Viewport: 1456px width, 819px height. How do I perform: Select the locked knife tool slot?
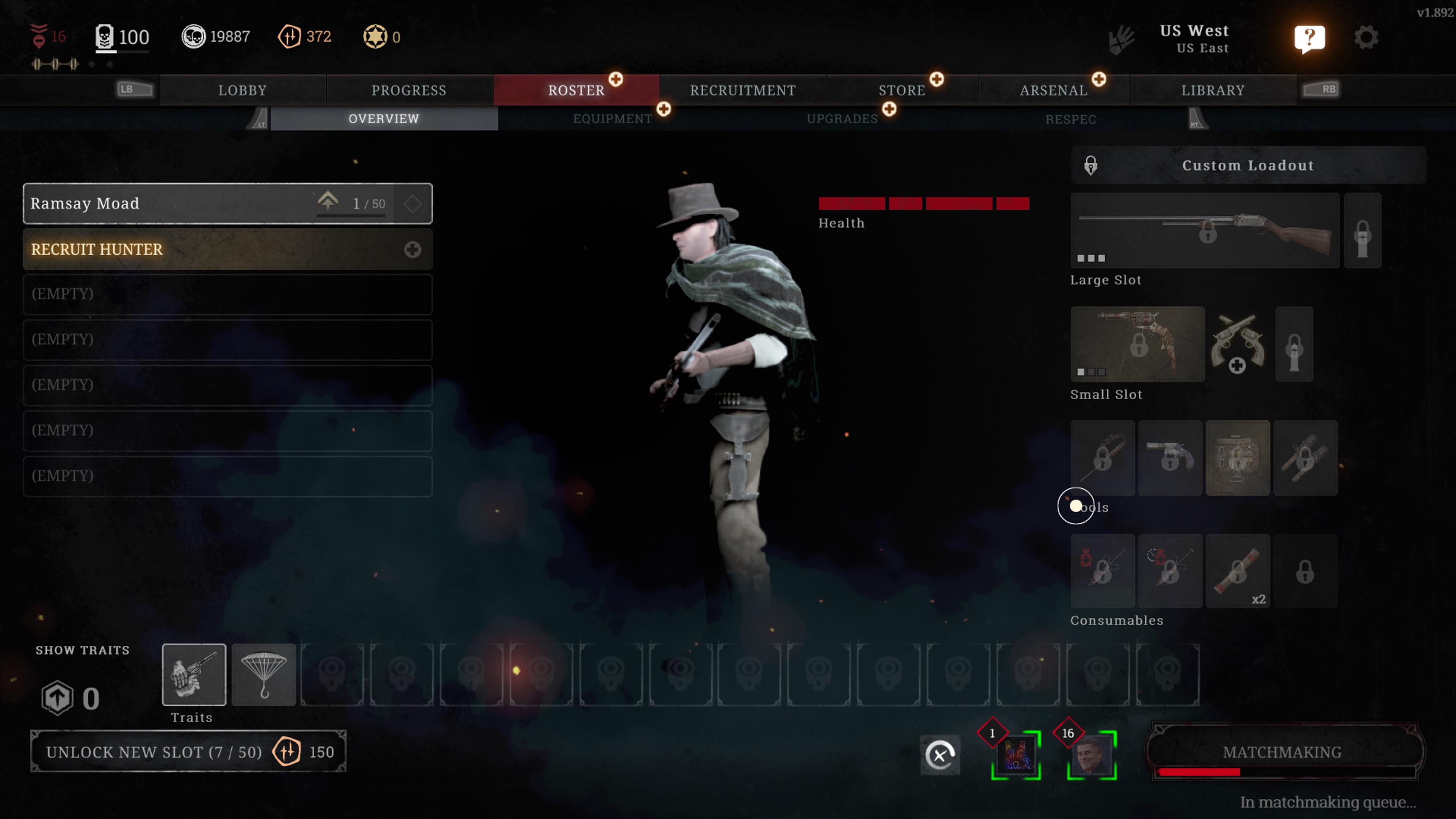click(1102, 458)
